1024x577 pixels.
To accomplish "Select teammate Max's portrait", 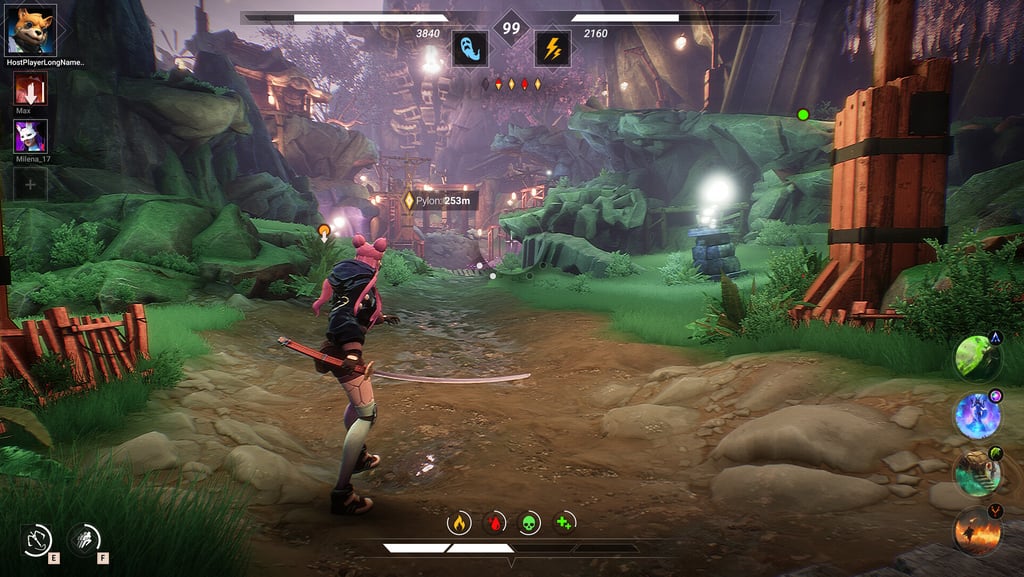I will [x=30, y=89].
